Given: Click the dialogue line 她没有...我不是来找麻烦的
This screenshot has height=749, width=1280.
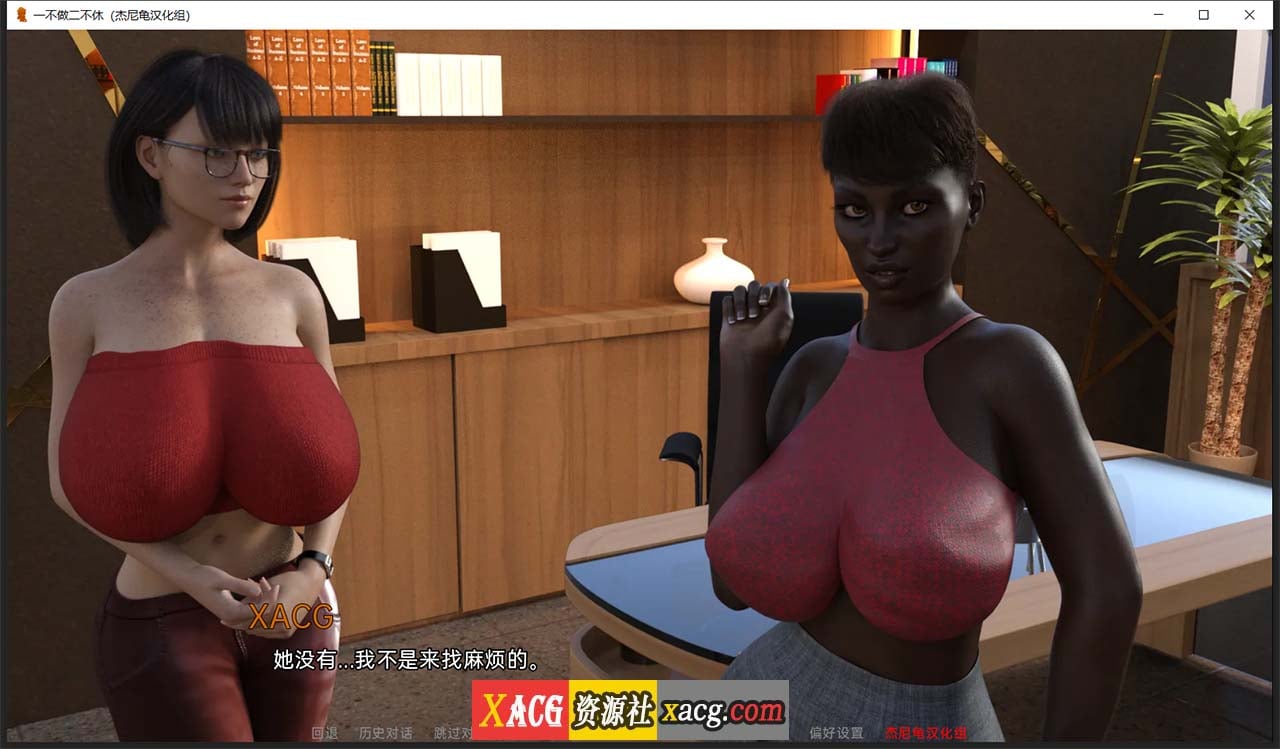Looking at the screenshot, I should 404,661.
